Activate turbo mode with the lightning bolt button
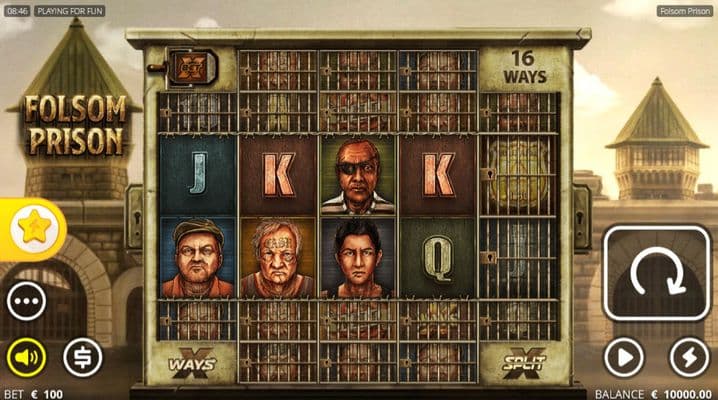The image size is (718, 400). [x=688, y=357]
